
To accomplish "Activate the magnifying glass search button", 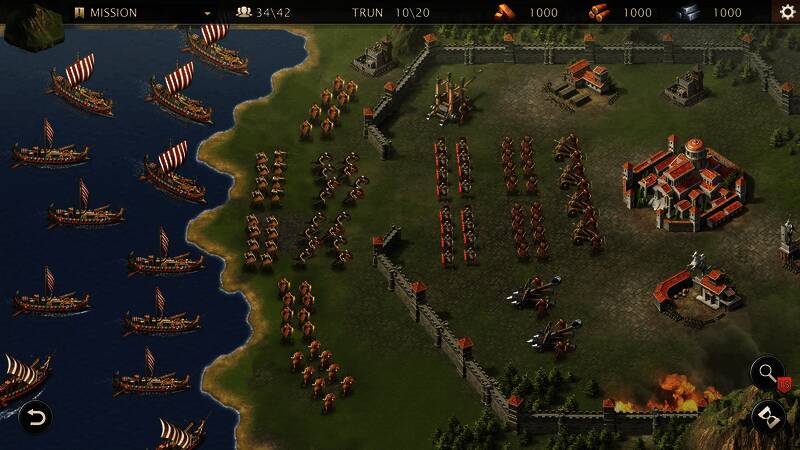I will pos(768,375).
